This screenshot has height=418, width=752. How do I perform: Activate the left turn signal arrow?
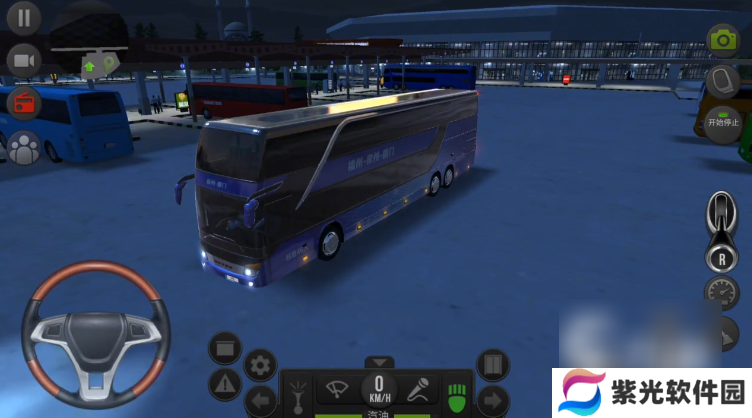tap(261, 402)
